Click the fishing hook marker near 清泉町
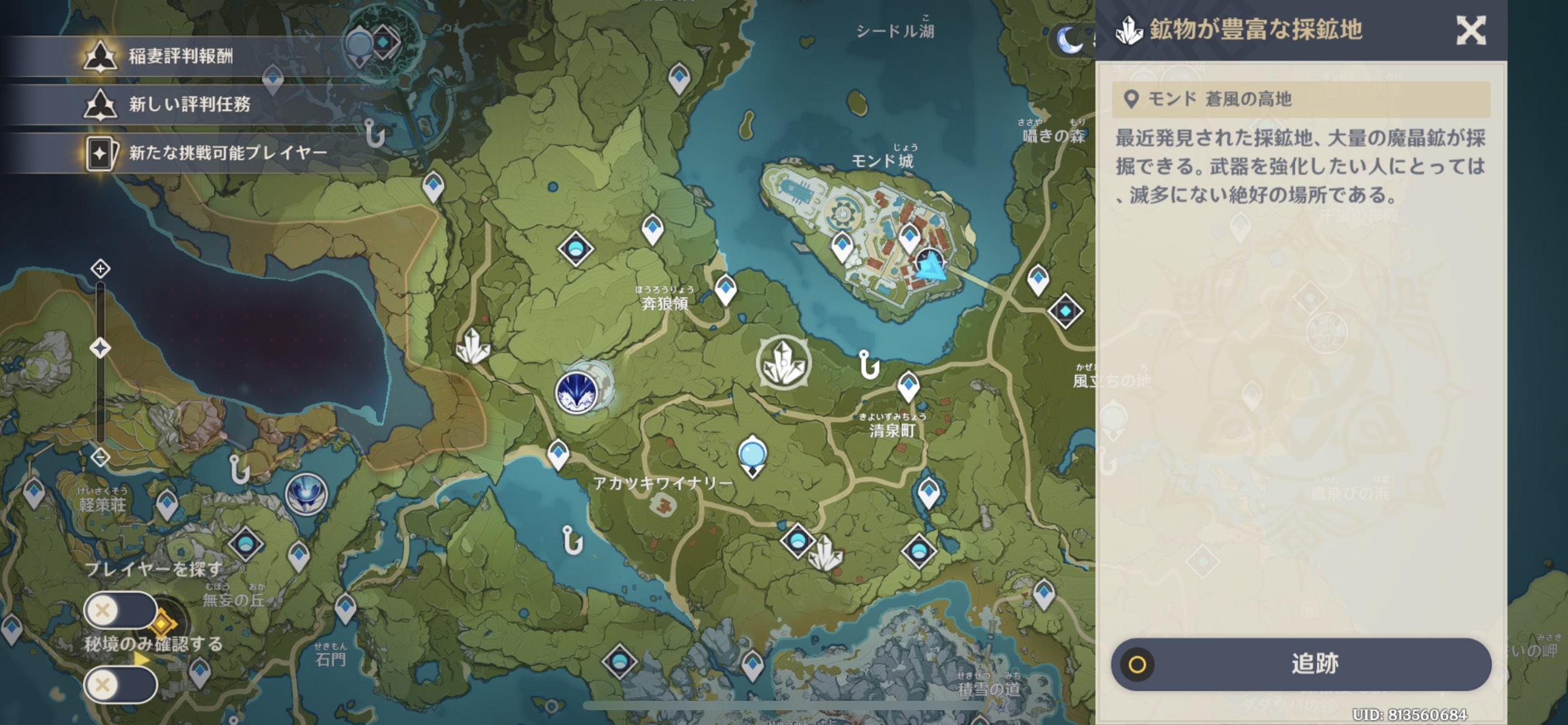The height and width of the screenshot is (725, 1568). 869,364
